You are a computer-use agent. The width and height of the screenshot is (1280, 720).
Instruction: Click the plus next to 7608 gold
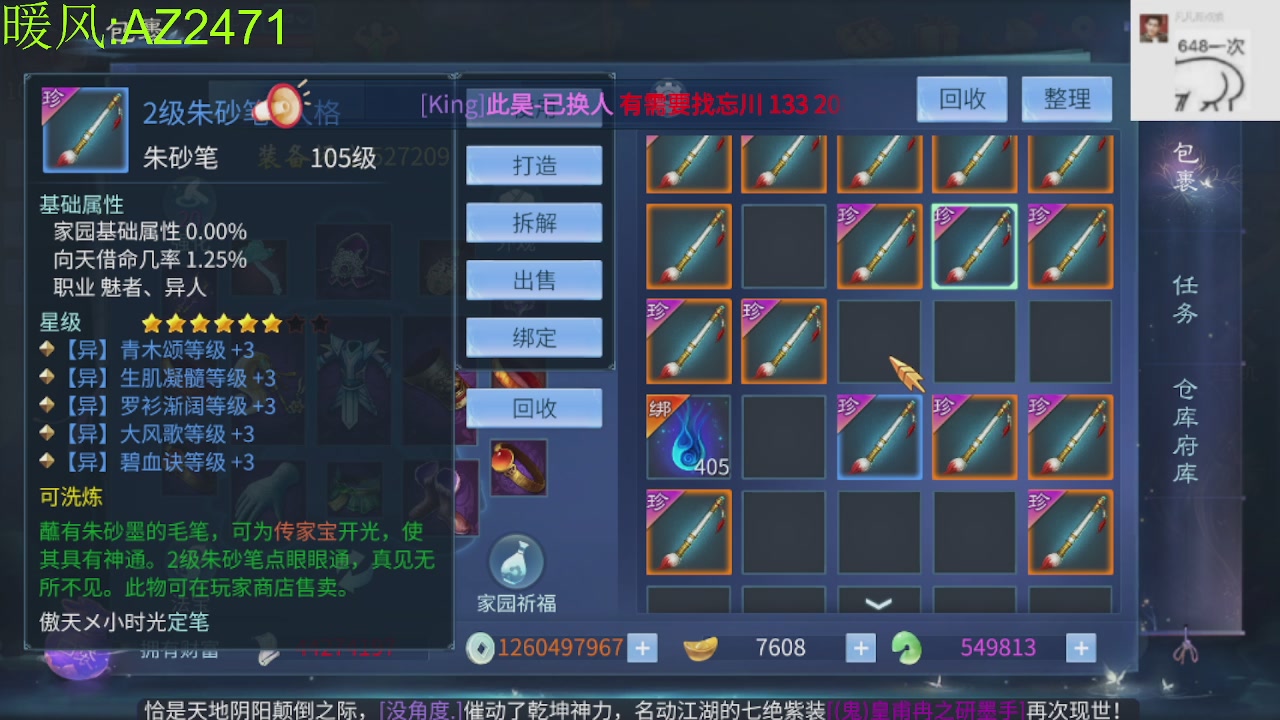pos(860,647)
